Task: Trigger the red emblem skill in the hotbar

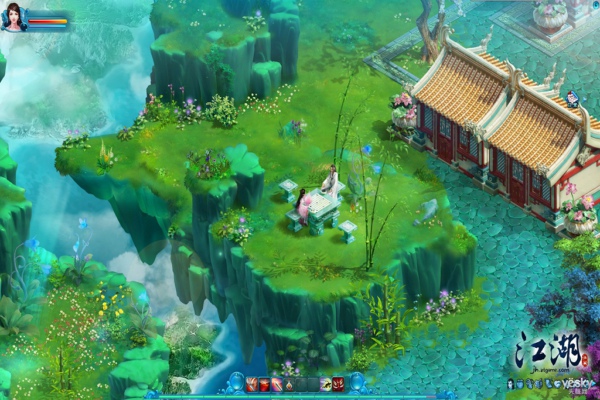Action: [x=339, y=384]
